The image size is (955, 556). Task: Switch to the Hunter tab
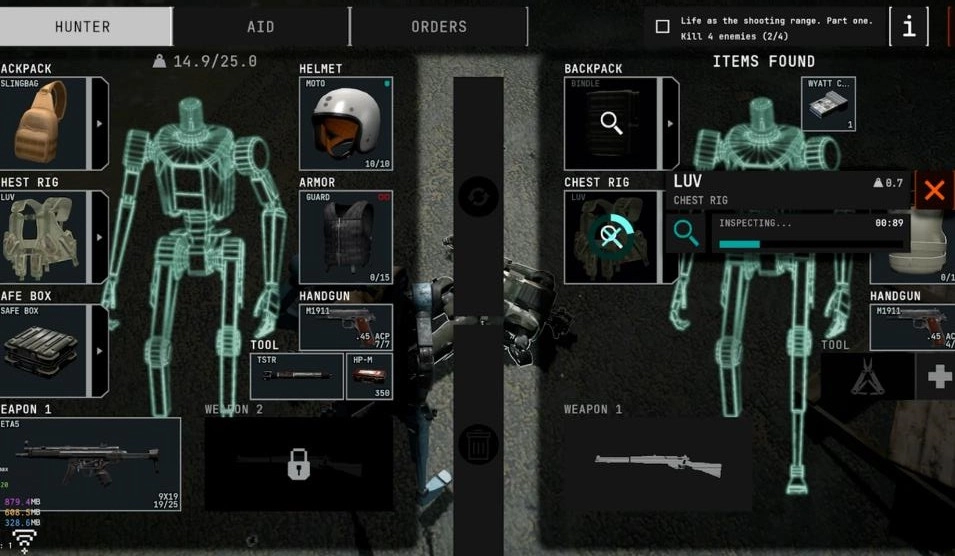pyautogui.click(x=84, y=26)
